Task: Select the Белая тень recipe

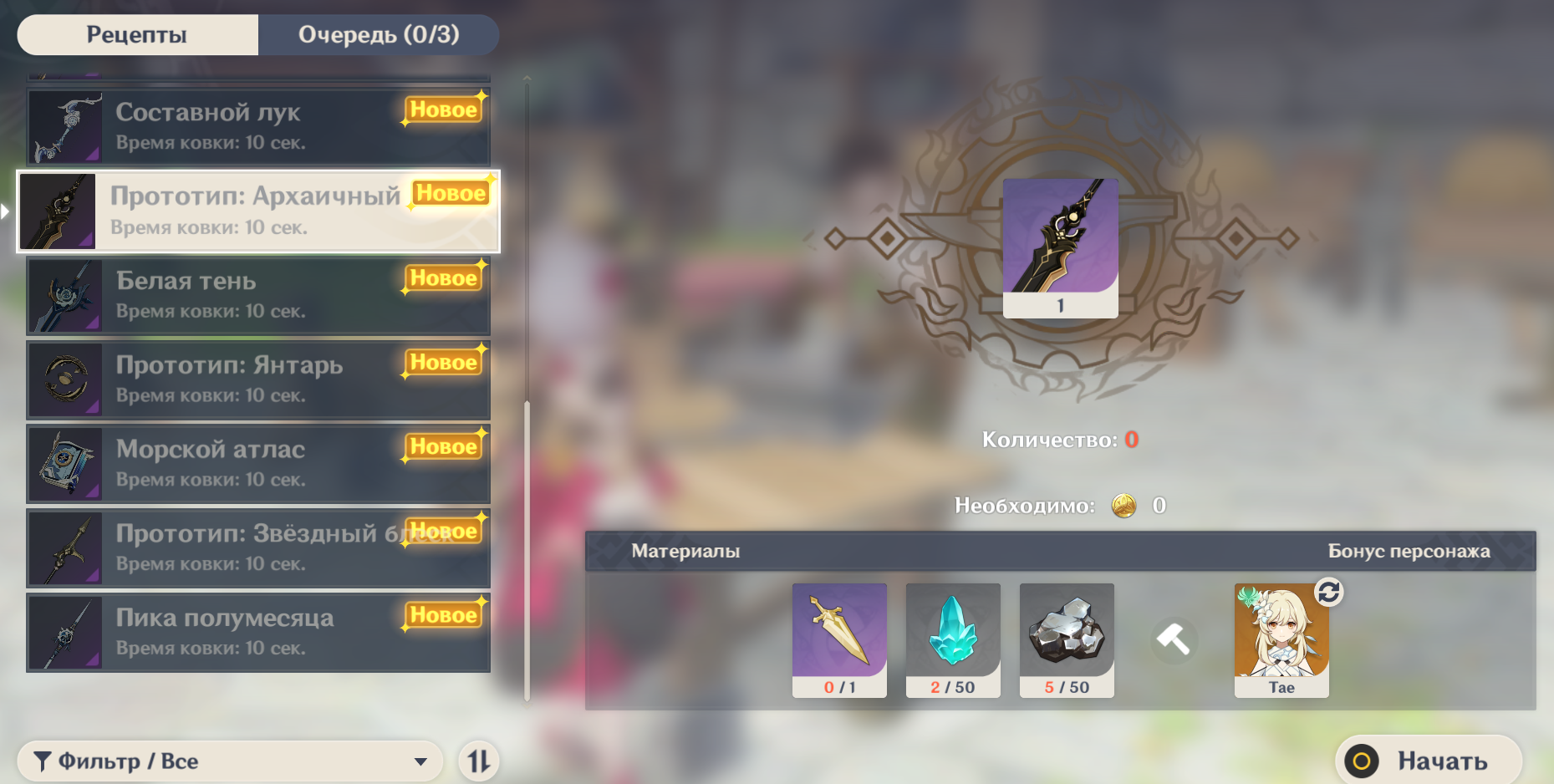Action: point(257,296)
